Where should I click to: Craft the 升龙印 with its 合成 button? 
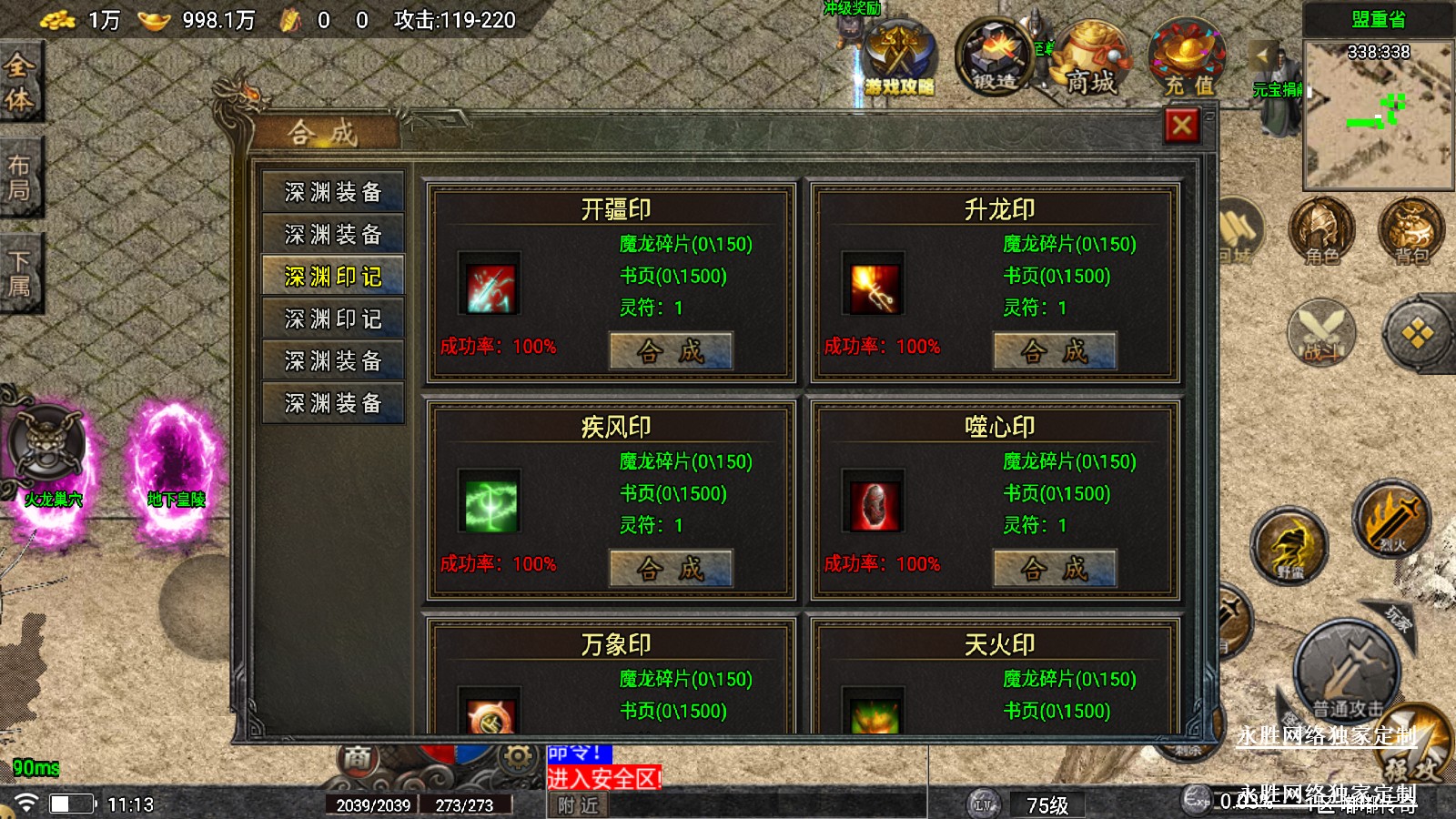(x=1055, y=351)
